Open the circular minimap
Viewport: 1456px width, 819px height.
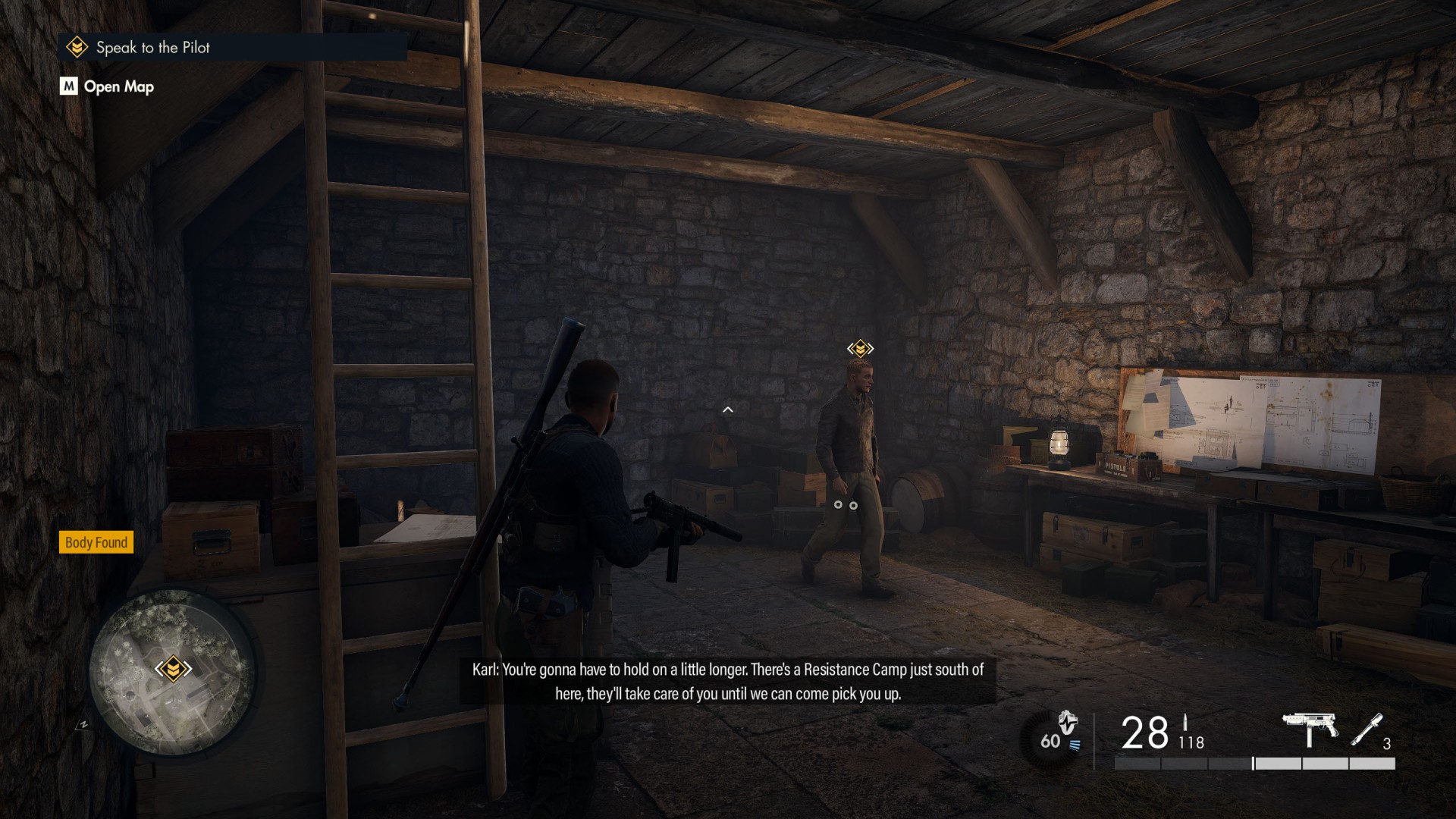click(171, 672)
